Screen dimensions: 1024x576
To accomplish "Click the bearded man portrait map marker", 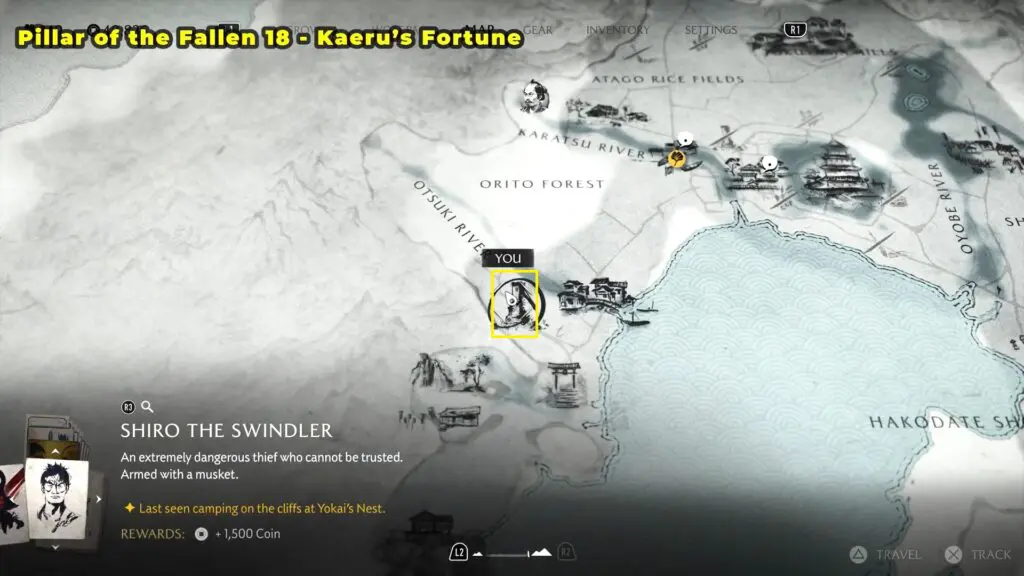I will (531, 97).
